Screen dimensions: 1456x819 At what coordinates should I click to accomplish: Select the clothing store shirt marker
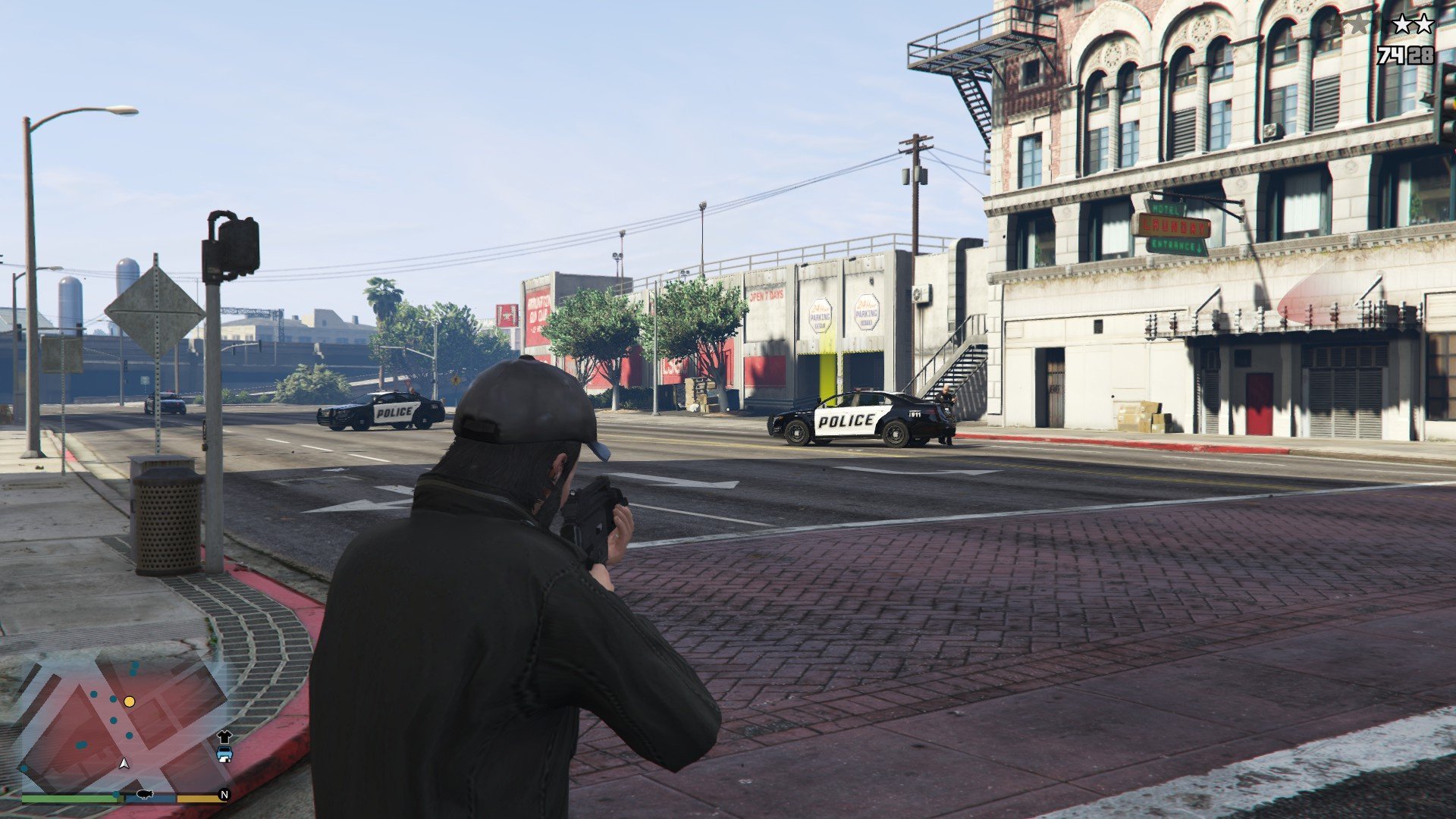coord(224,736)
